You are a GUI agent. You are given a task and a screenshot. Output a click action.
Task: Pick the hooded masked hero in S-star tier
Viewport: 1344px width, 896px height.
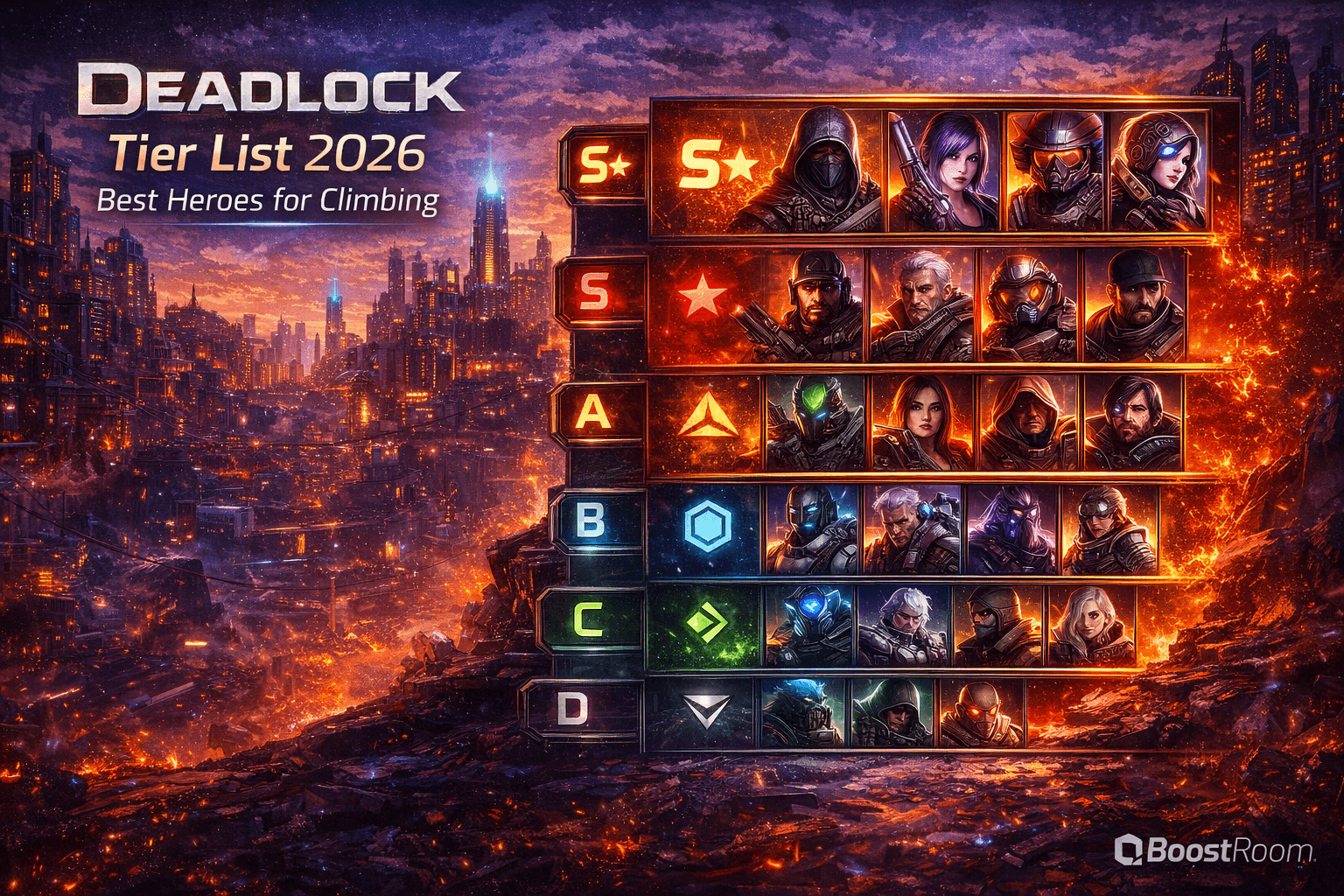[822, 171]
